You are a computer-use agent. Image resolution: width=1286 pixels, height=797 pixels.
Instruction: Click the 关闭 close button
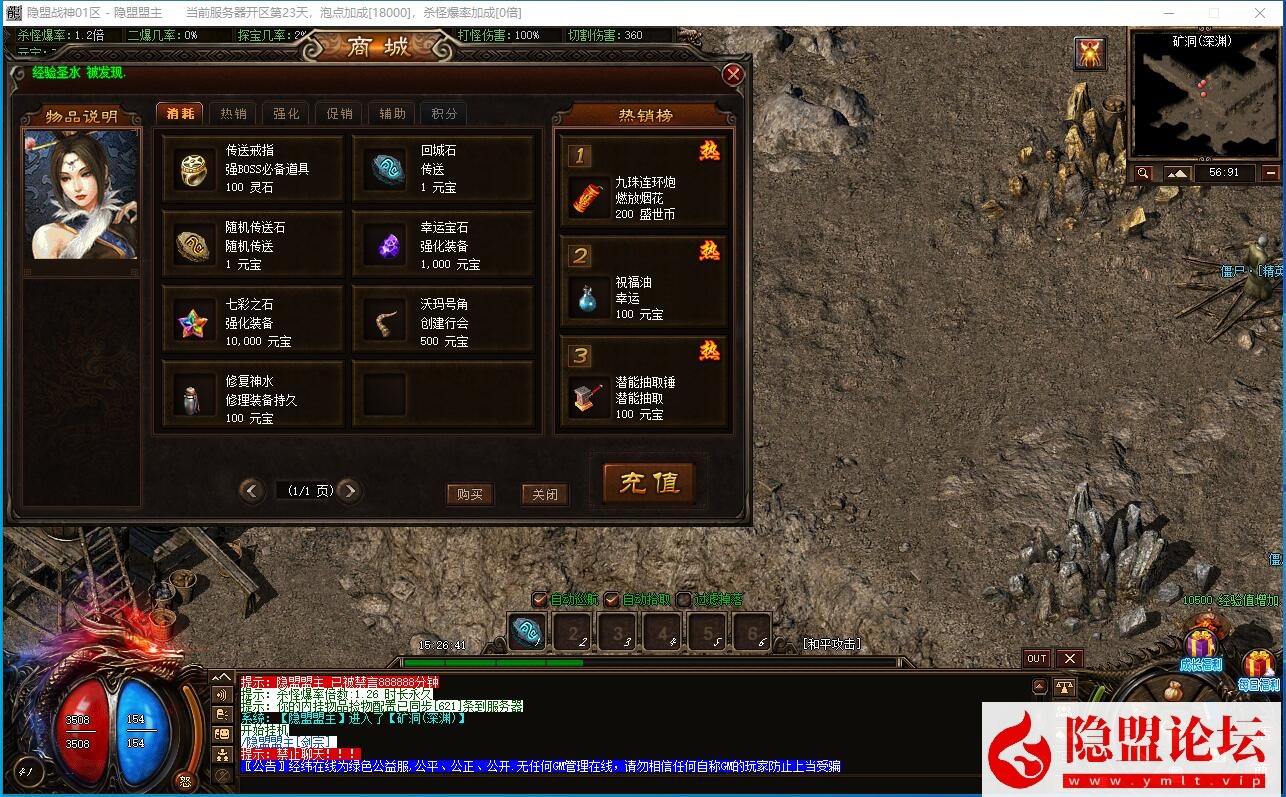545,494
